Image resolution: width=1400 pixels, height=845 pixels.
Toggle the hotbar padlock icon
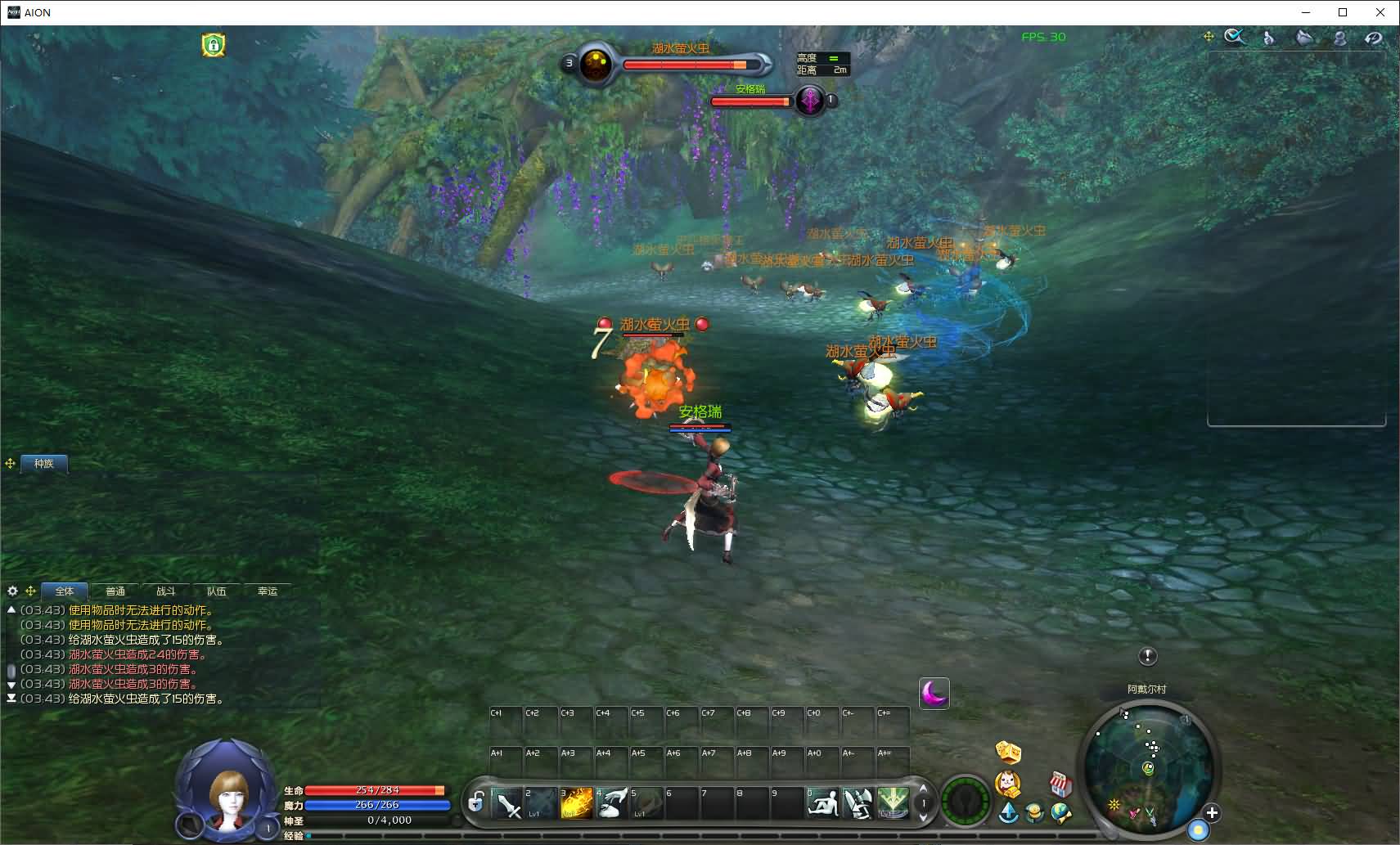click(x=475, y=802)
